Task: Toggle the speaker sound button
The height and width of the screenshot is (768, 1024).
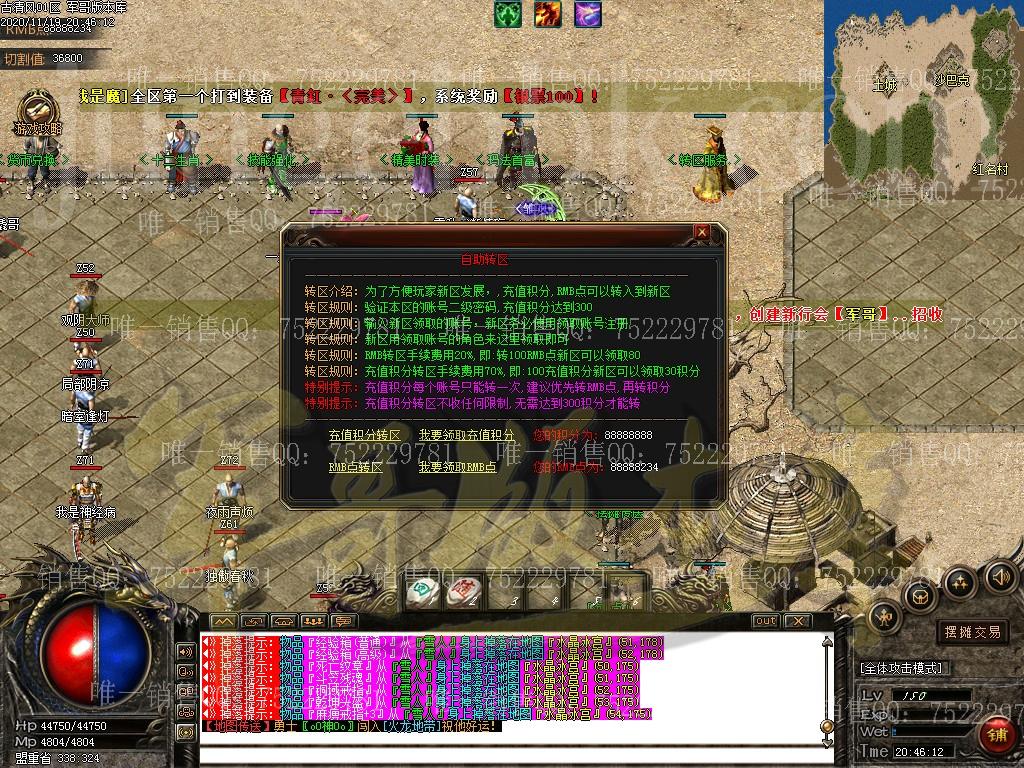Action: (x=1000, y=577)
